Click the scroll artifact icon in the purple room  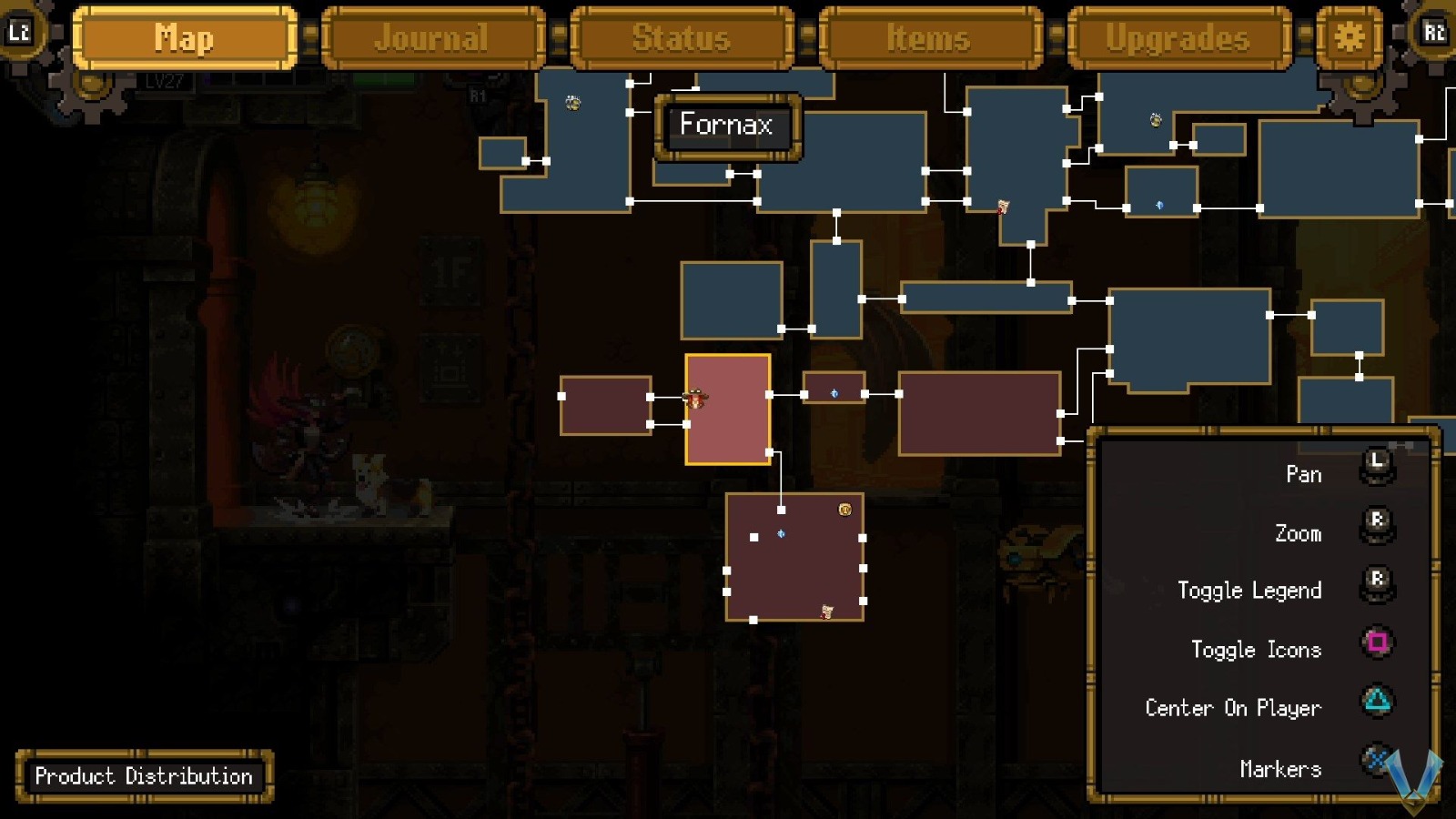(826, 611)
